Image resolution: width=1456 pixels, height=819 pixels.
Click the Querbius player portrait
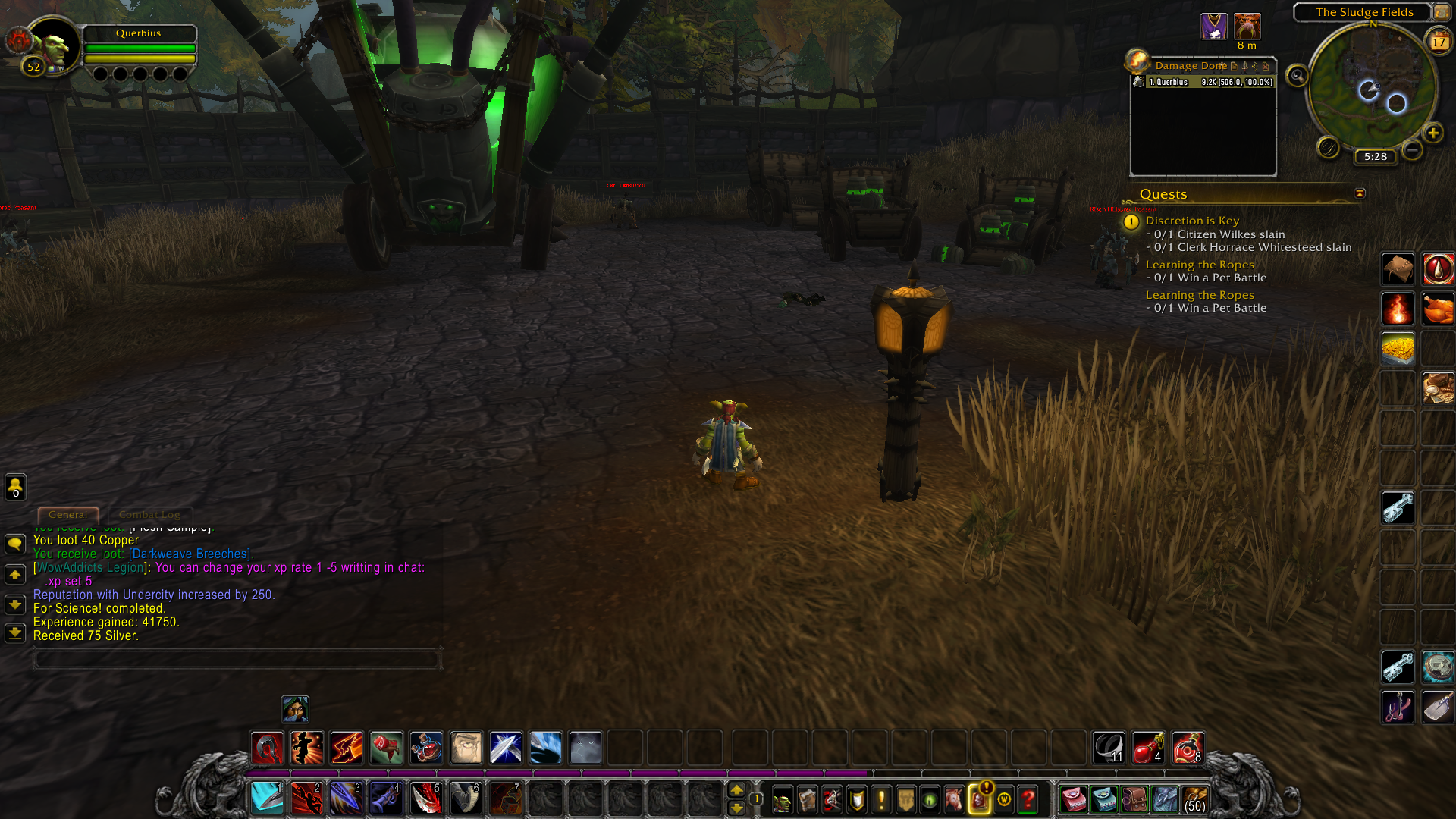tap(53, 47)
